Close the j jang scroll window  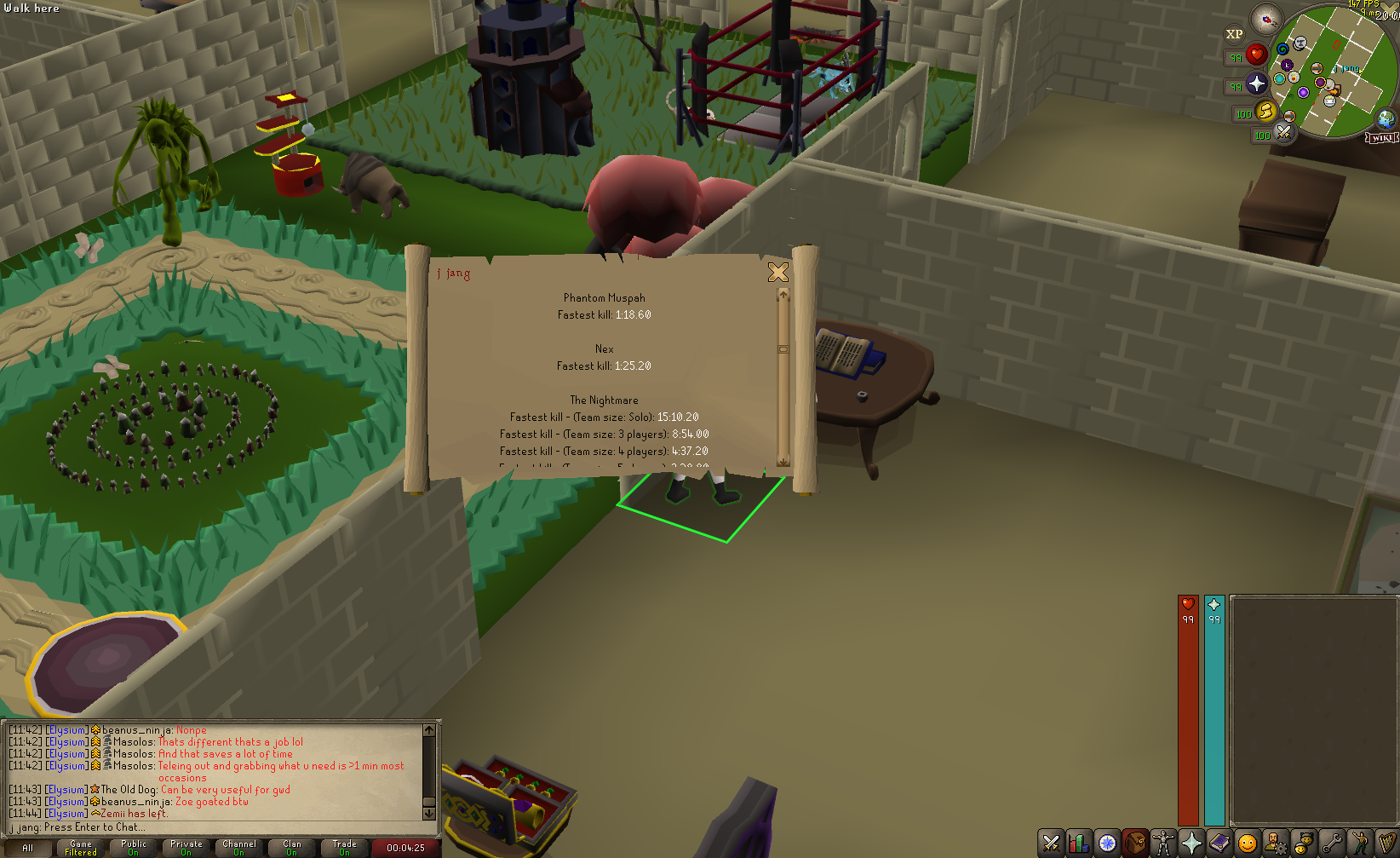pyautogui.click(x=777, y=272)
